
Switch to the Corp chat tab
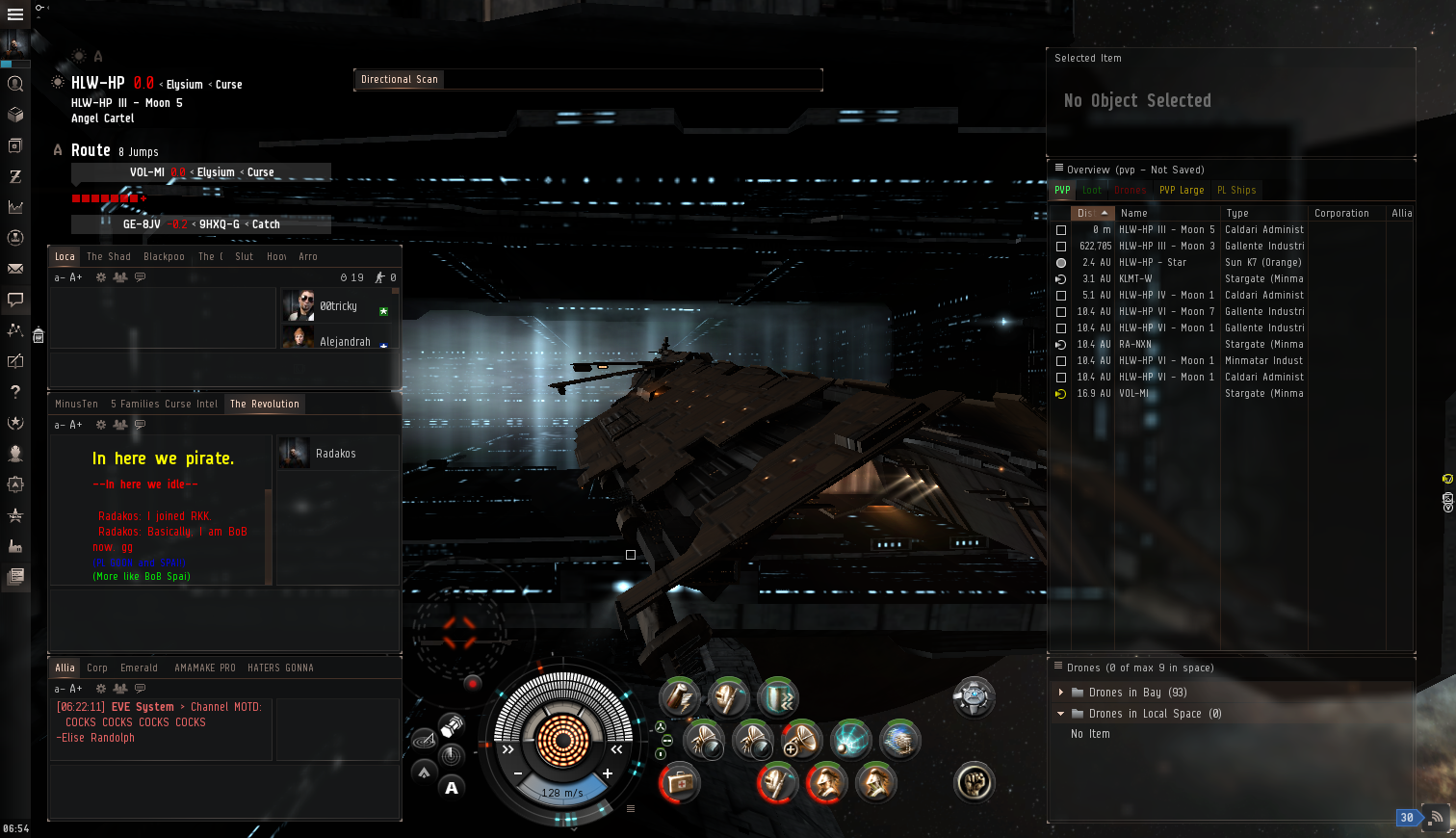tap(97, 668)
